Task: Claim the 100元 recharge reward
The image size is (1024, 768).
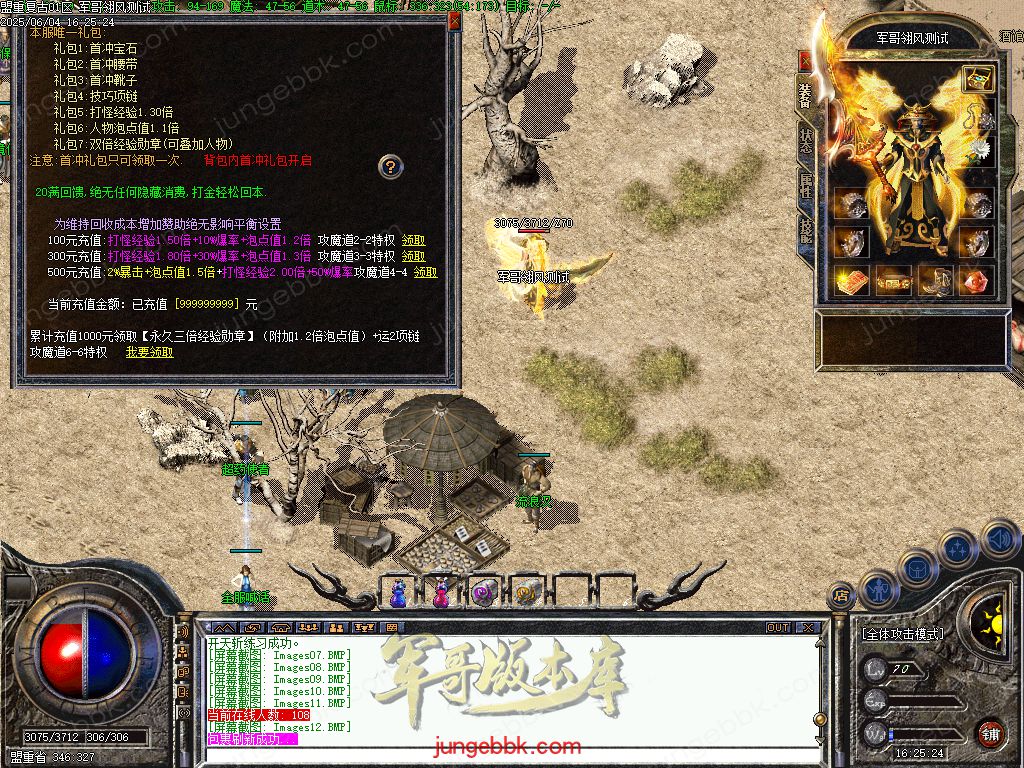Action: [x=413, y=241]
